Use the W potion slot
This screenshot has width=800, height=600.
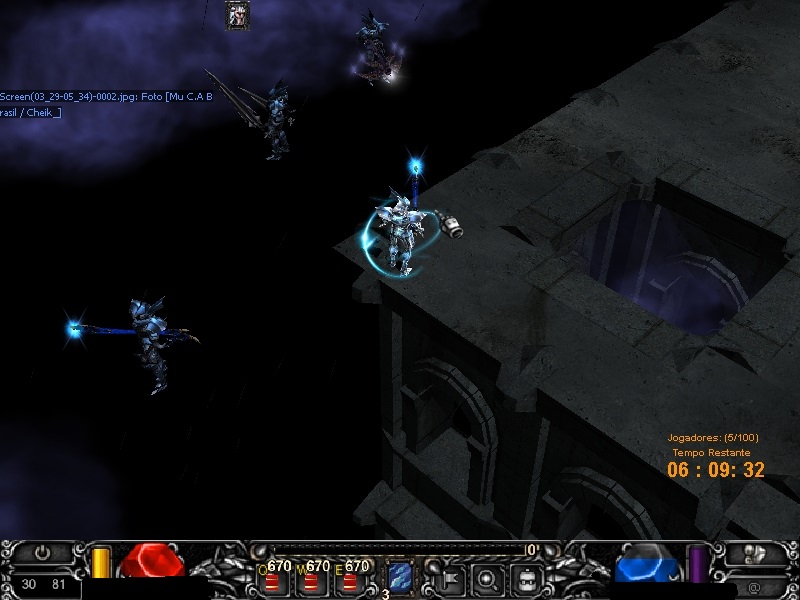point(310,579)
